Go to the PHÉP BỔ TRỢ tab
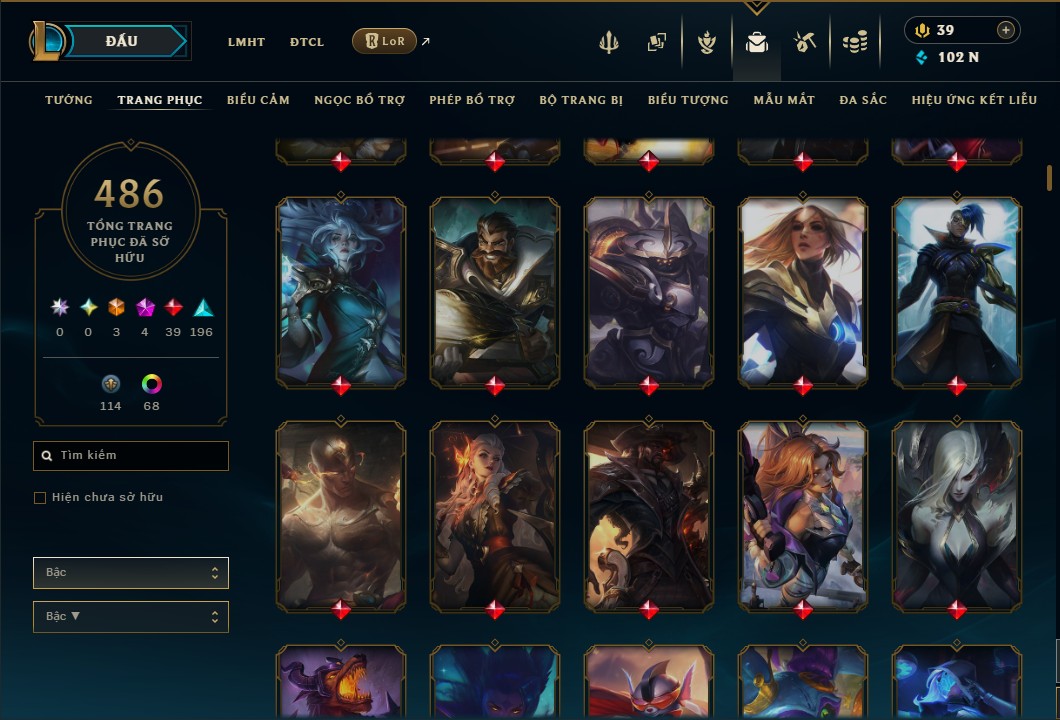The height and width of the screenshot is (720, 1060). click(472, 100)
